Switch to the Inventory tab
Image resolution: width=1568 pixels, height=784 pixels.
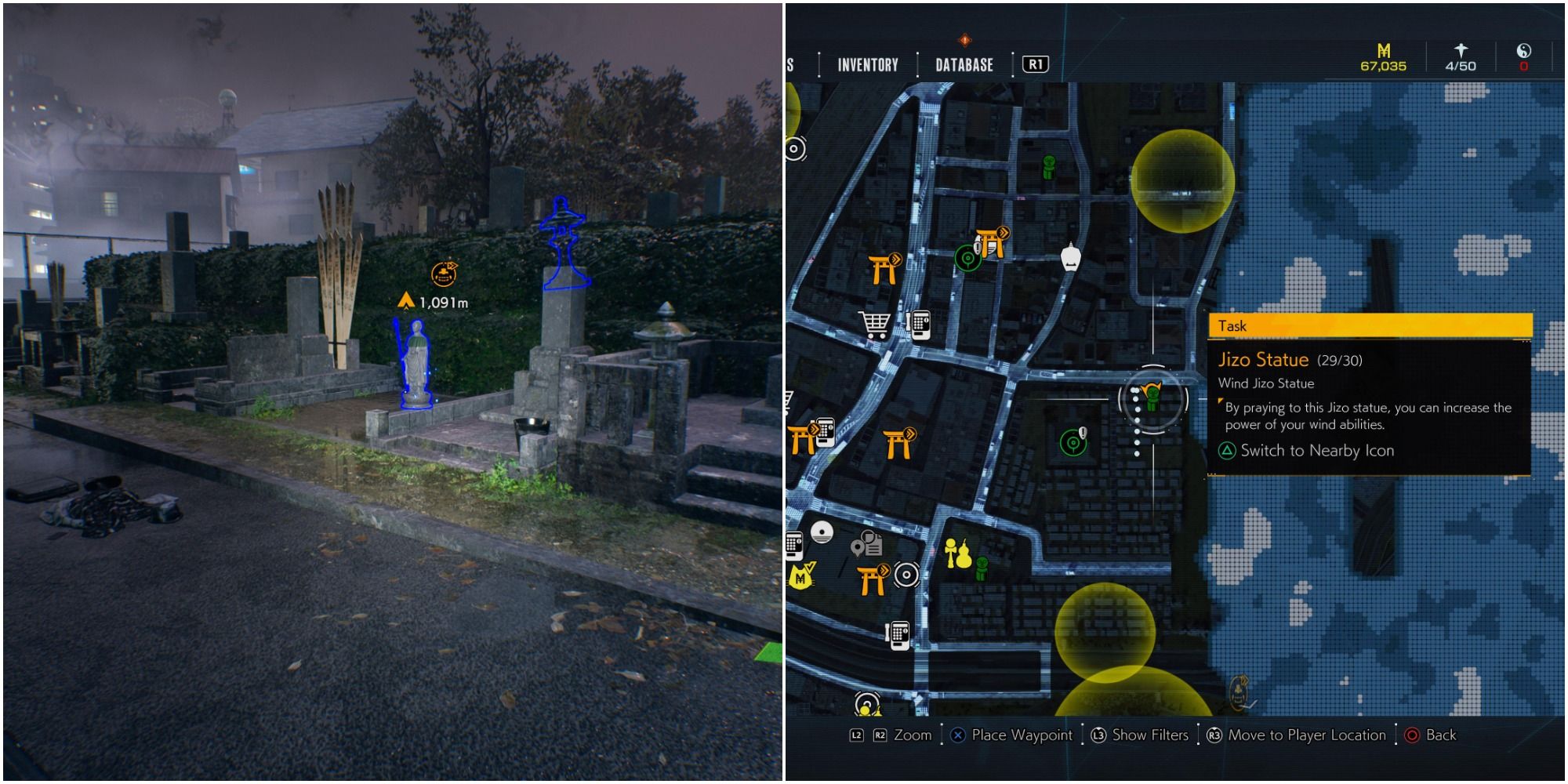(x=867, y=66)
